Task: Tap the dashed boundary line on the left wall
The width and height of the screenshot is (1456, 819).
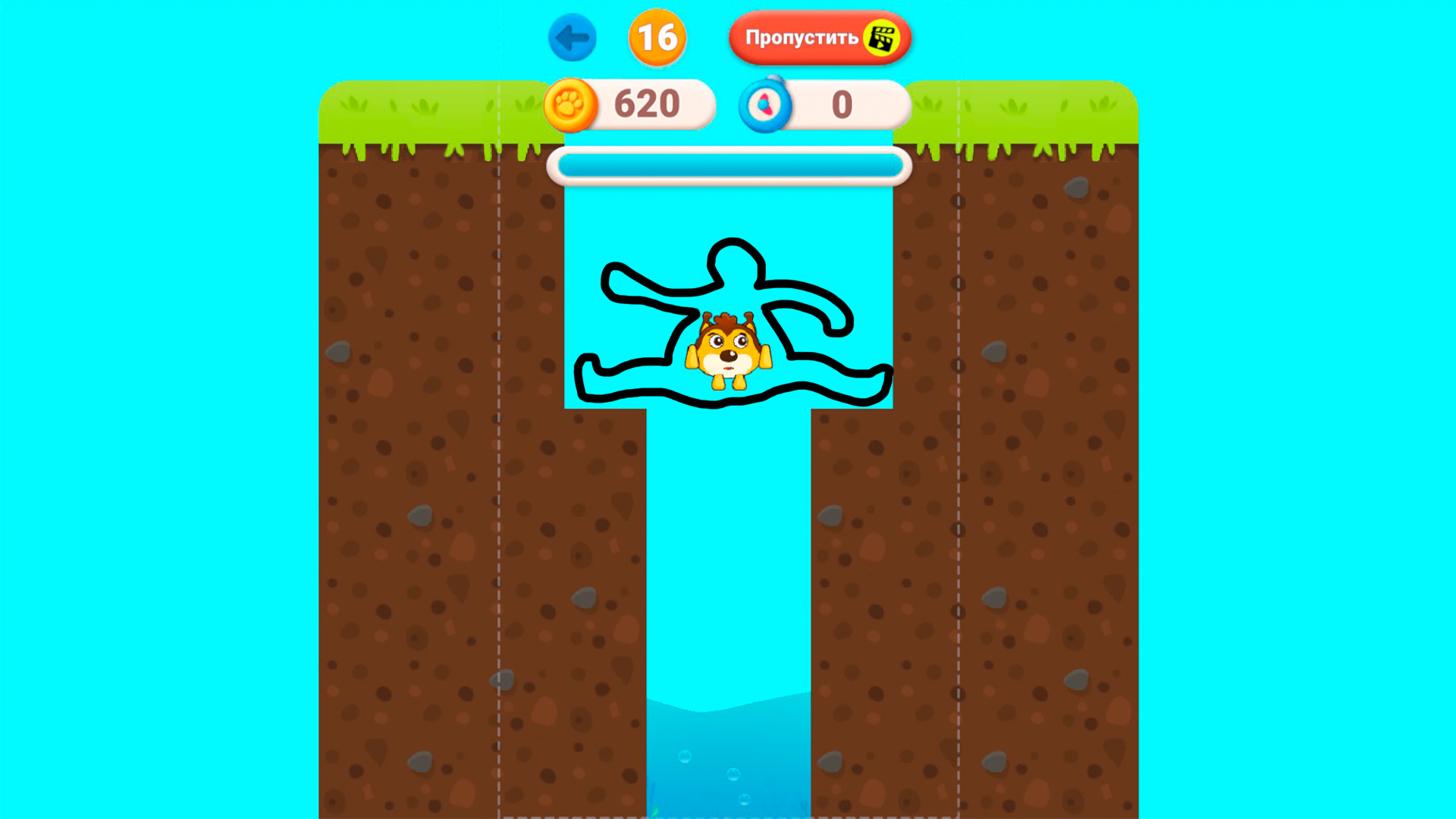Action: coord(499,455)
